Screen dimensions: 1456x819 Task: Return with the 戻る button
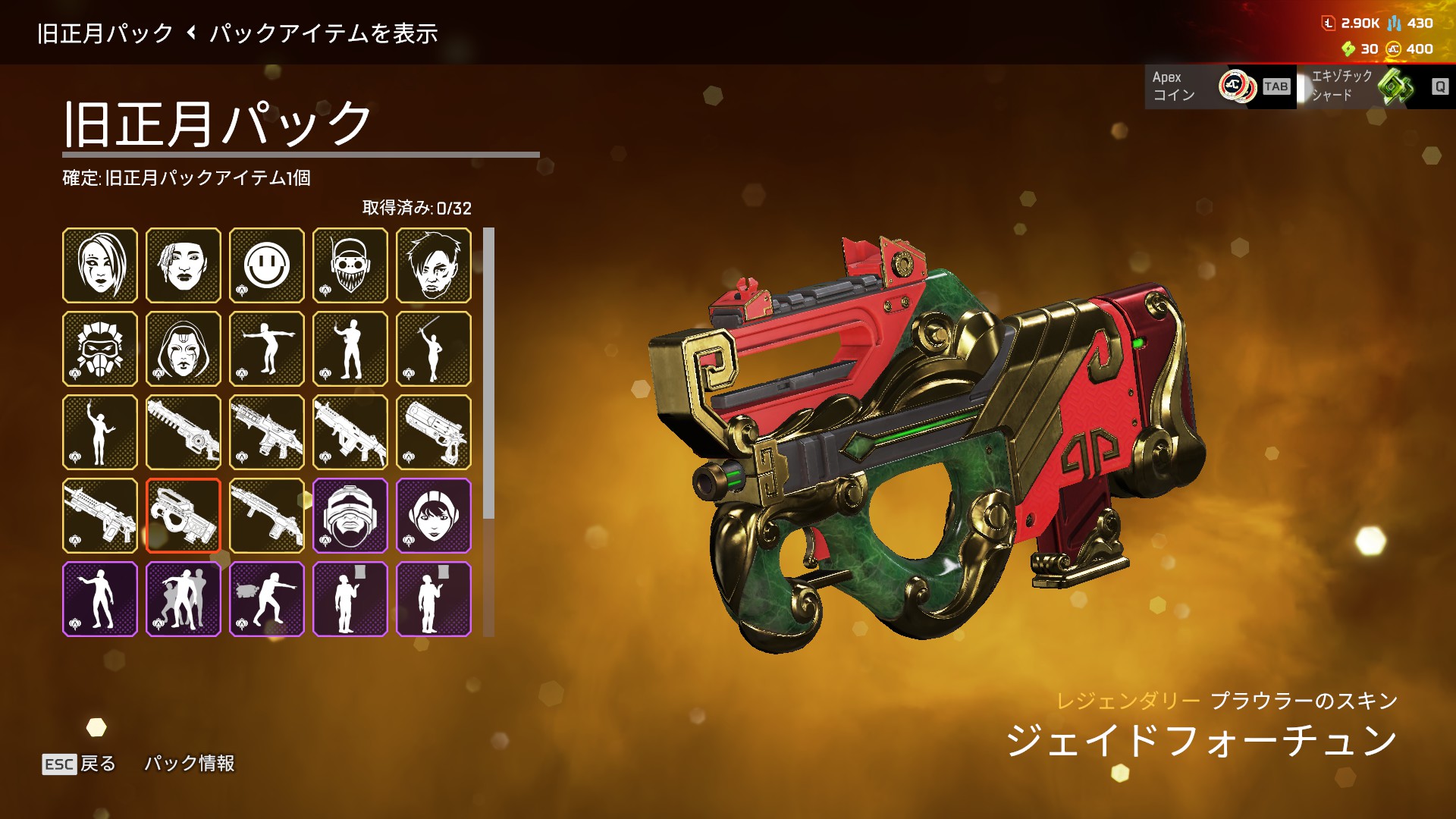[x=80, y=764]
